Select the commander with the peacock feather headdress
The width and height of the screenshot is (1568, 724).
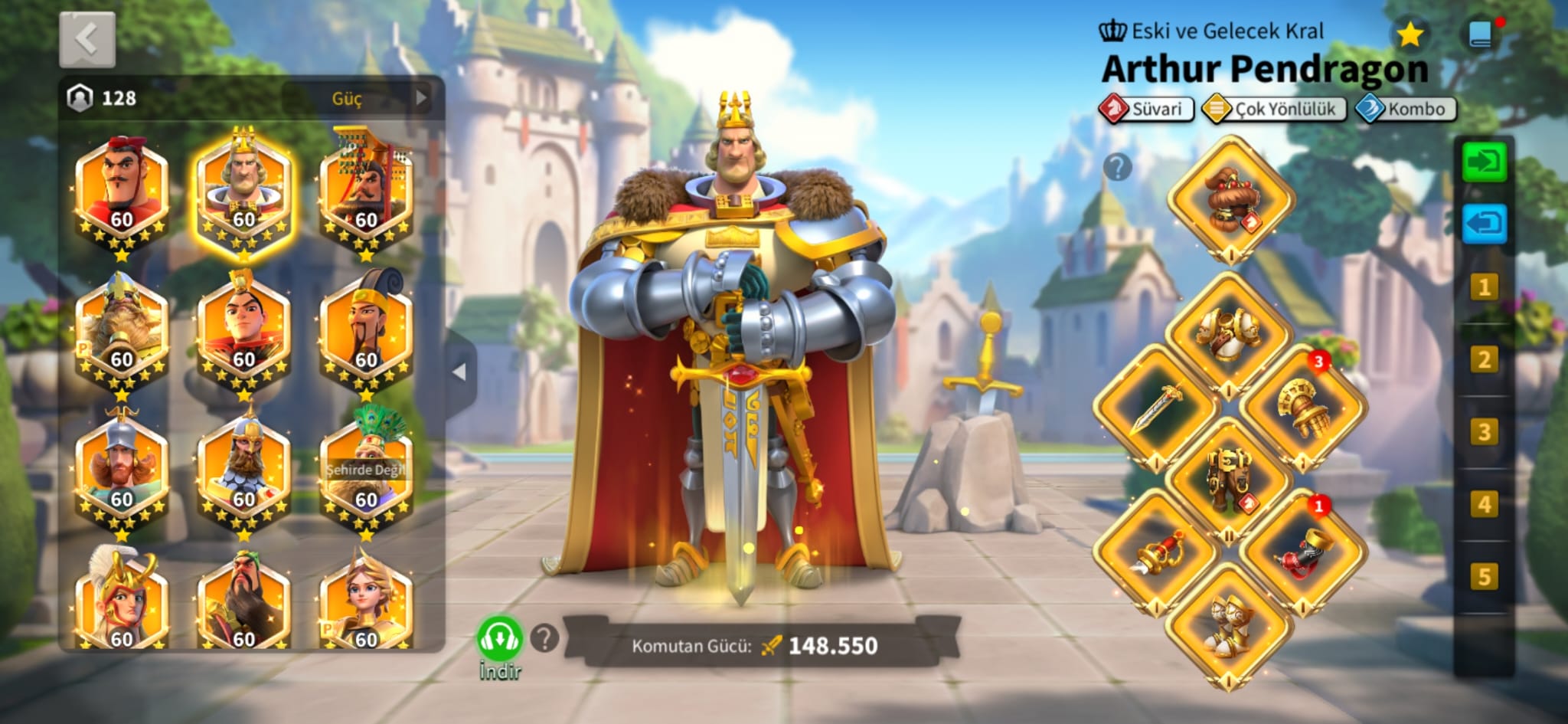click(366, 467)
